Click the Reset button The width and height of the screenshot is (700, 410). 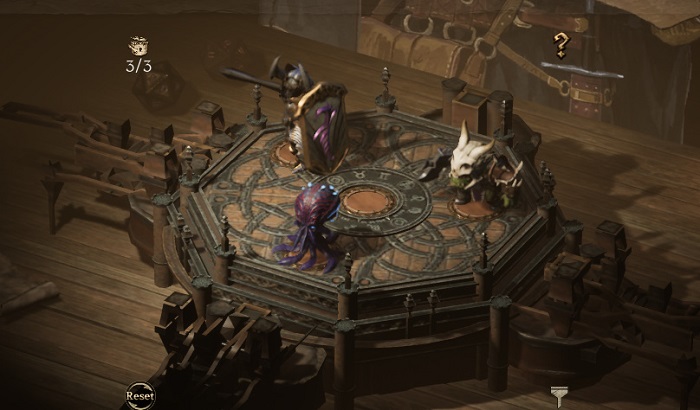tap(140, 395)
